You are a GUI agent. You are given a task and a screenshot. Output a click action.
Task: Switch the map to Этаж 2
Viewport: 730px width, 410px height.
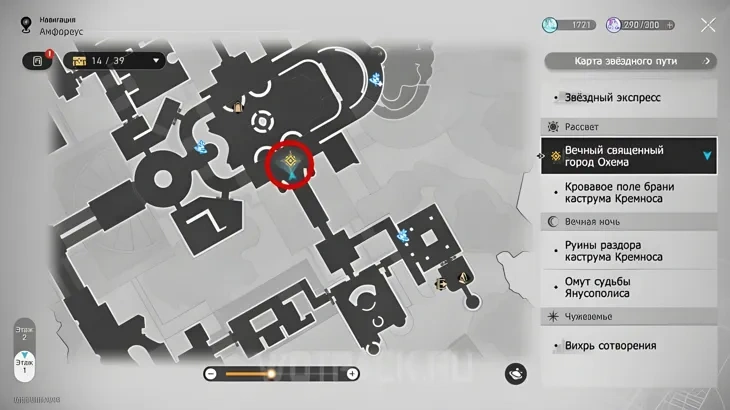coord(24,333)
